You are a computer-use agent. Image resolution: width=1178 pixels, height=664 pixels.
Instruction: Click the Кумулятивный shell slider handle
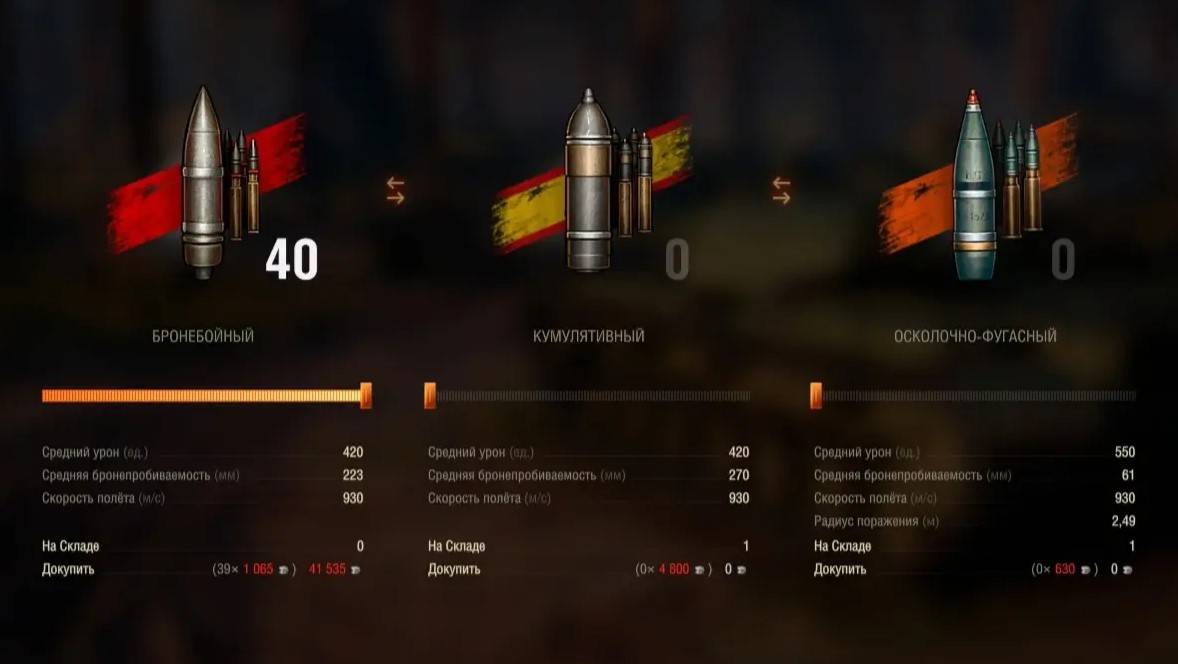(430, 396)
